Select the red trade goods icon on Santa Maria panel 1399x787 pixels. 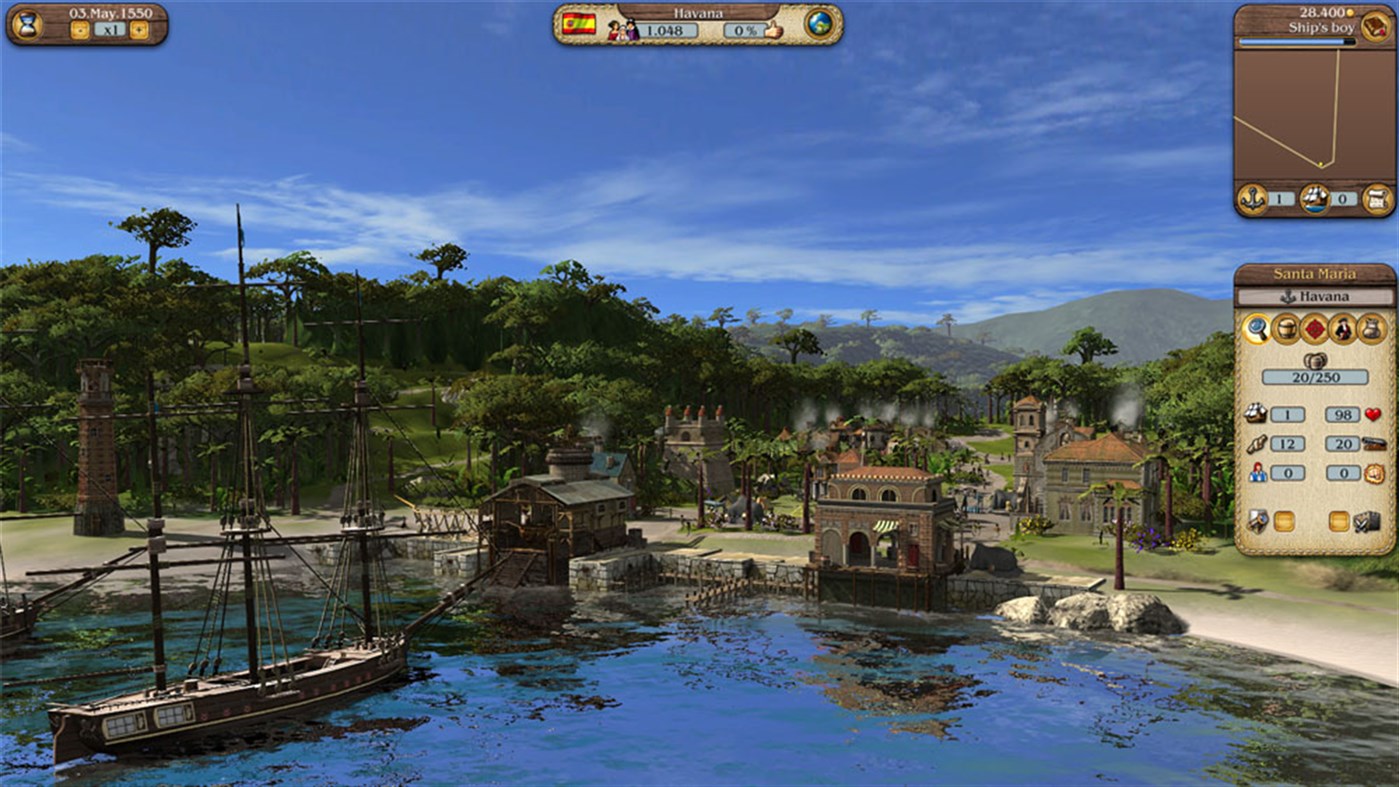[1313, 328]
